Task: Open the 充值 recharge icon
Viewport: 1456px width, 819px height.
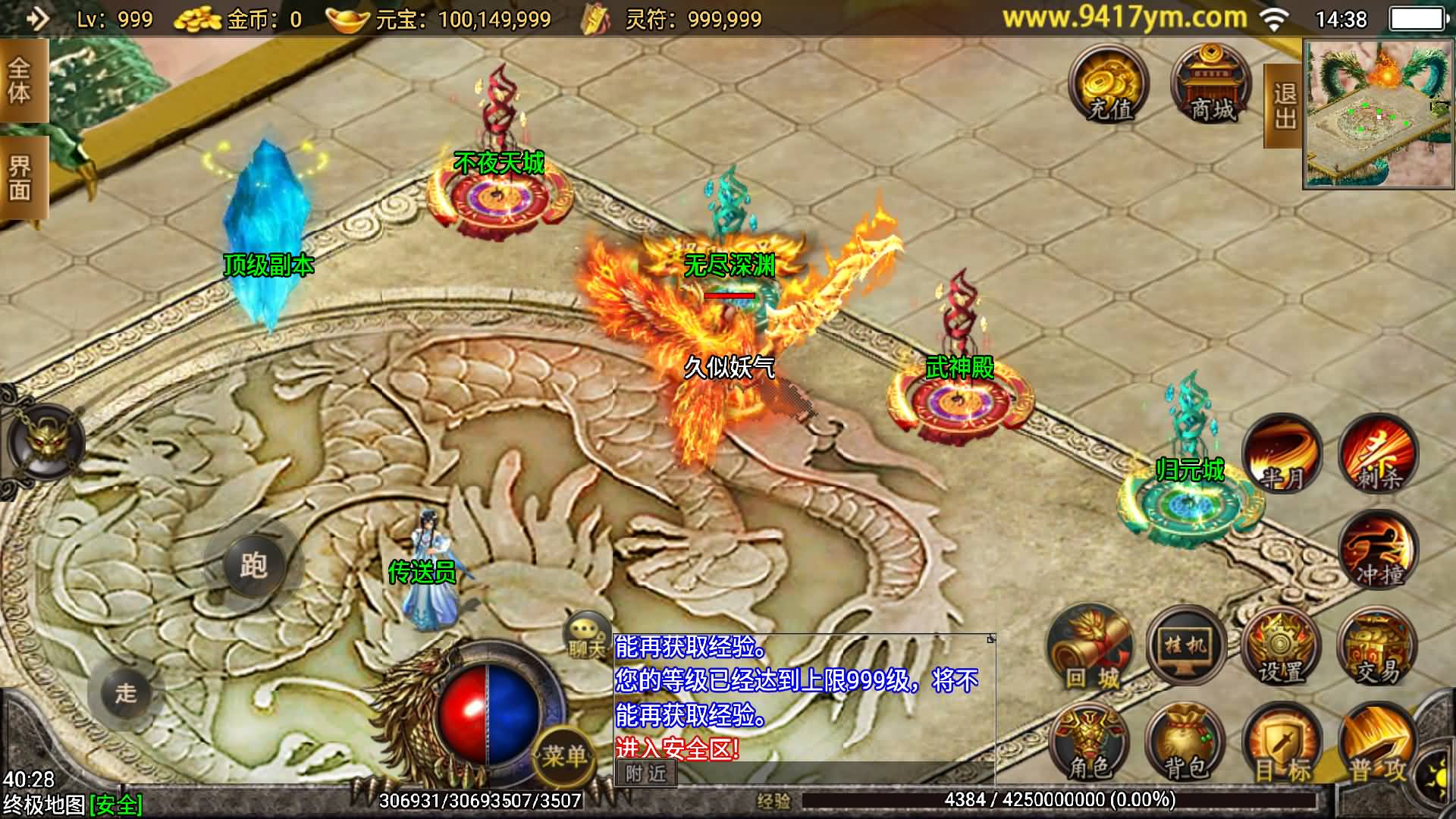Action: pyautogui.click(x=1109, y=85)
